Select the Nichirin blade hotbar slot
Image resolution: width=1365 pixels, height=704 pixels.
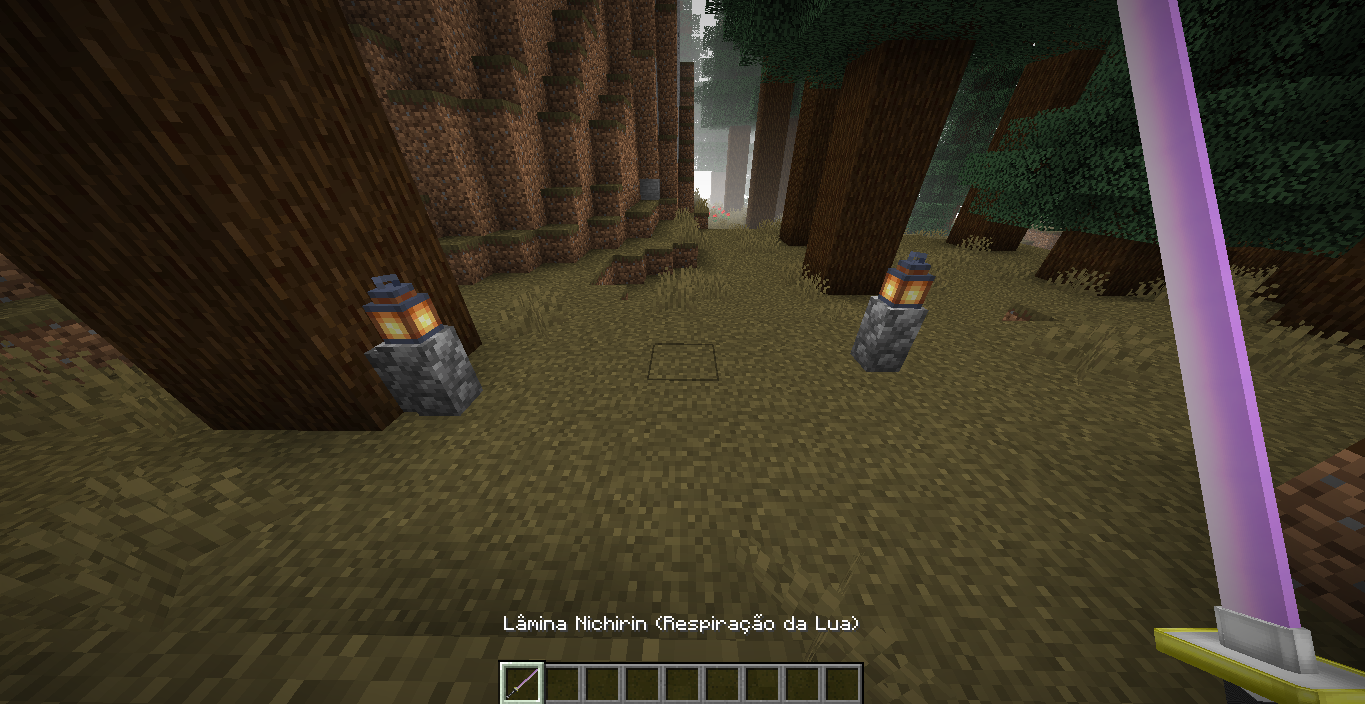[x=521, y=683]
